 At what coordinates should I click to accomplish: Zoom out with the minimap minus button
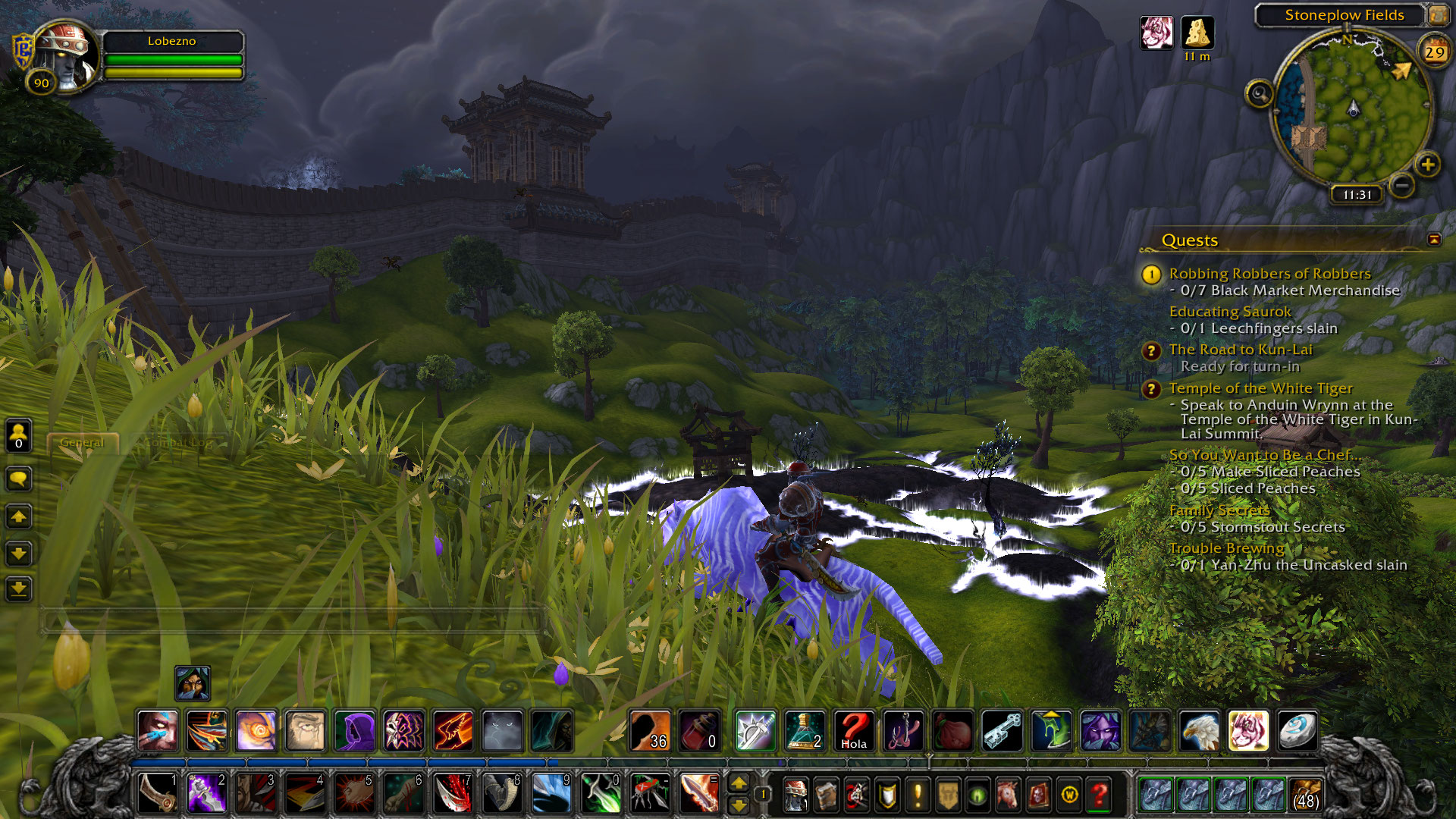point(1402,185)
